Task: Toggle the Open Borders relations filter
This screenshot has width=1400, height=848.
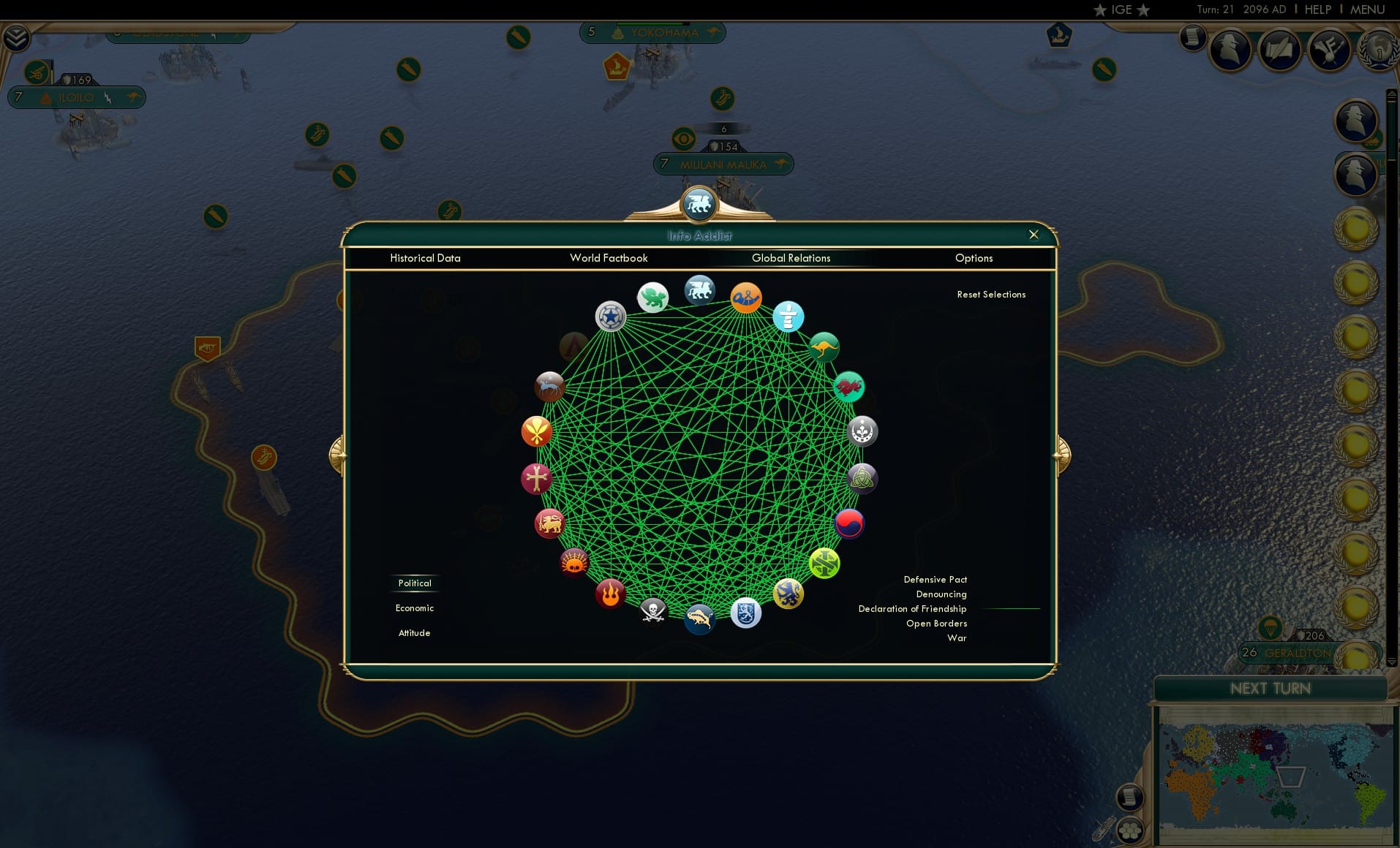Action: 937,624
